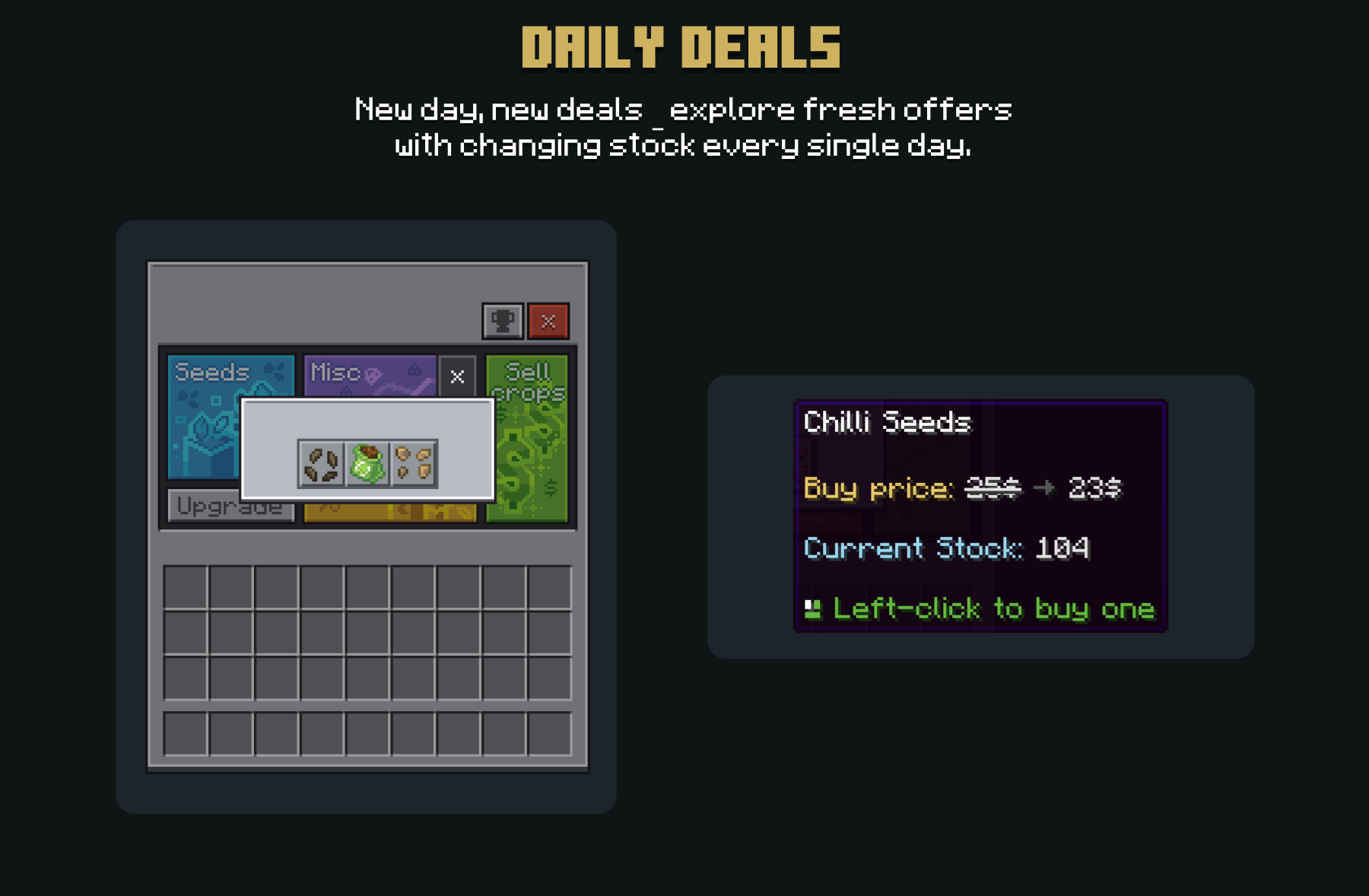Close the shop with the red X
This screenshot has height=896, width=1369.
(548, 321)
